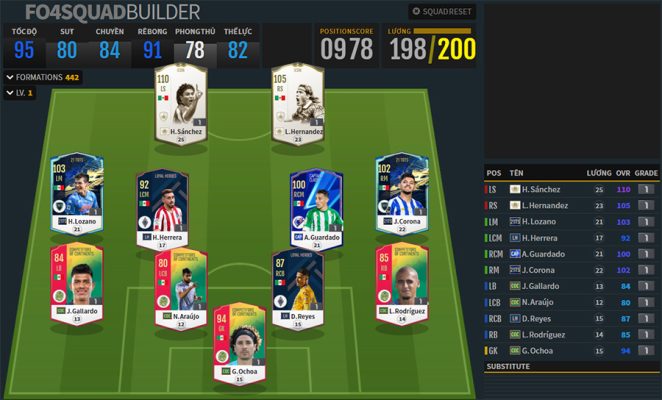Open the LV. level selector
This screenshot has width=662, height=400.
[x=19, y=92]
